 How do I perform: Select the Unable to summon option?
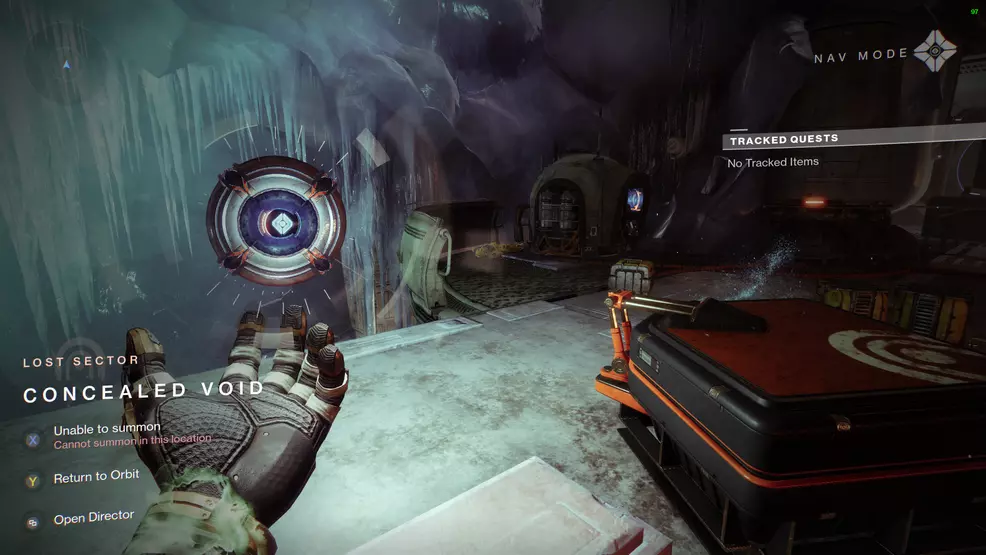click(x=107, y=430)
